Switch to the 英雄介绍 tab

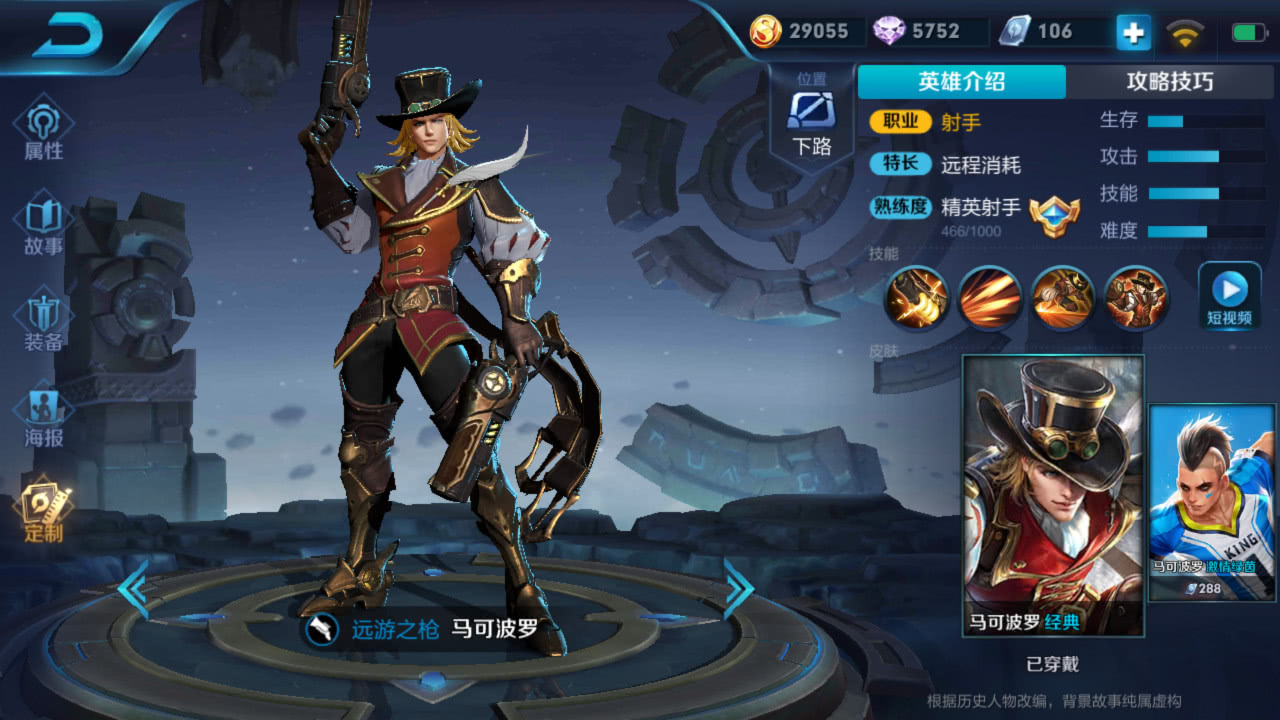(961, 82)
